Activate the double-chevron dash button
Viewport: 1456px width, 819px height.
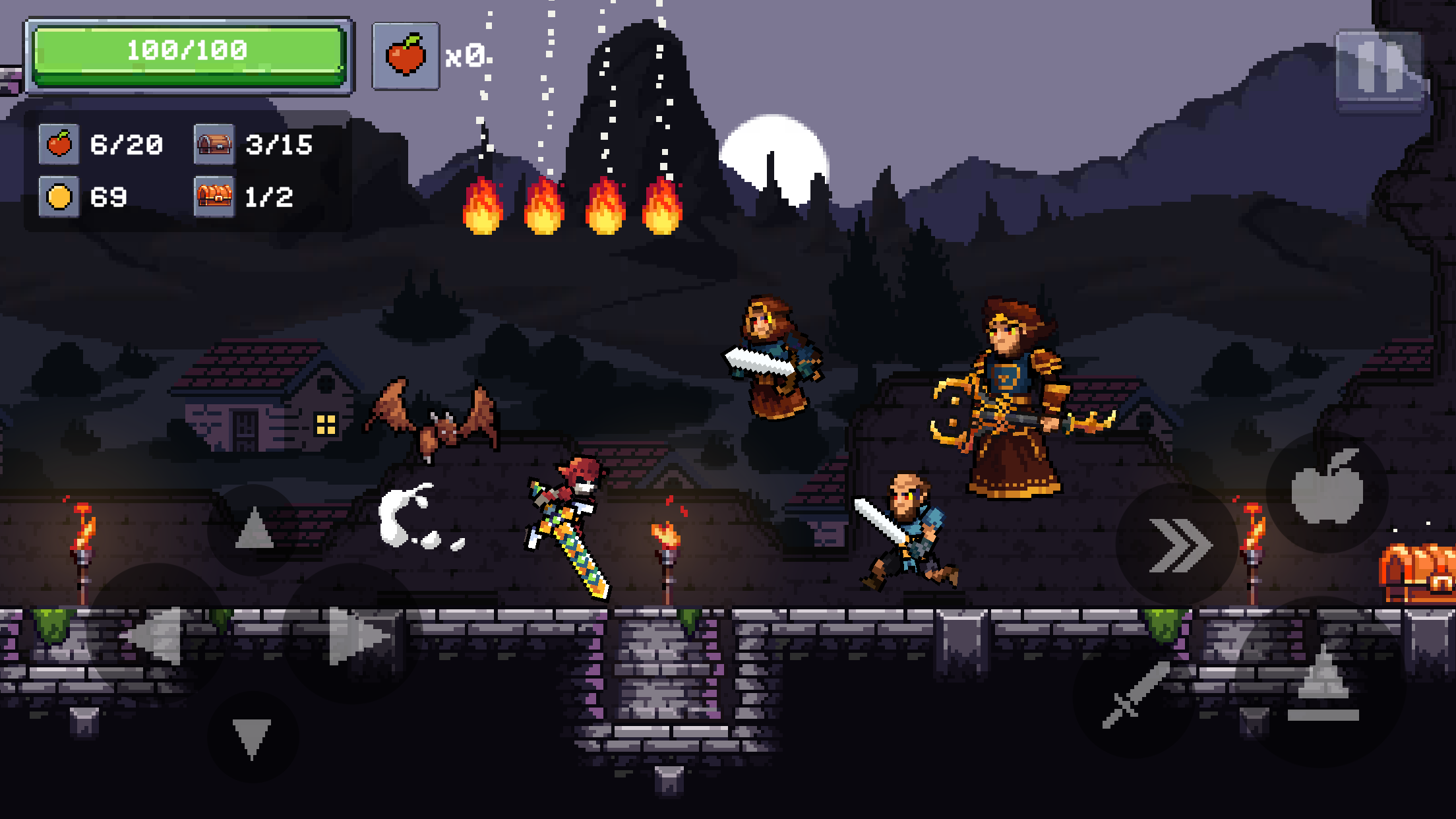tap(1177, 545)
